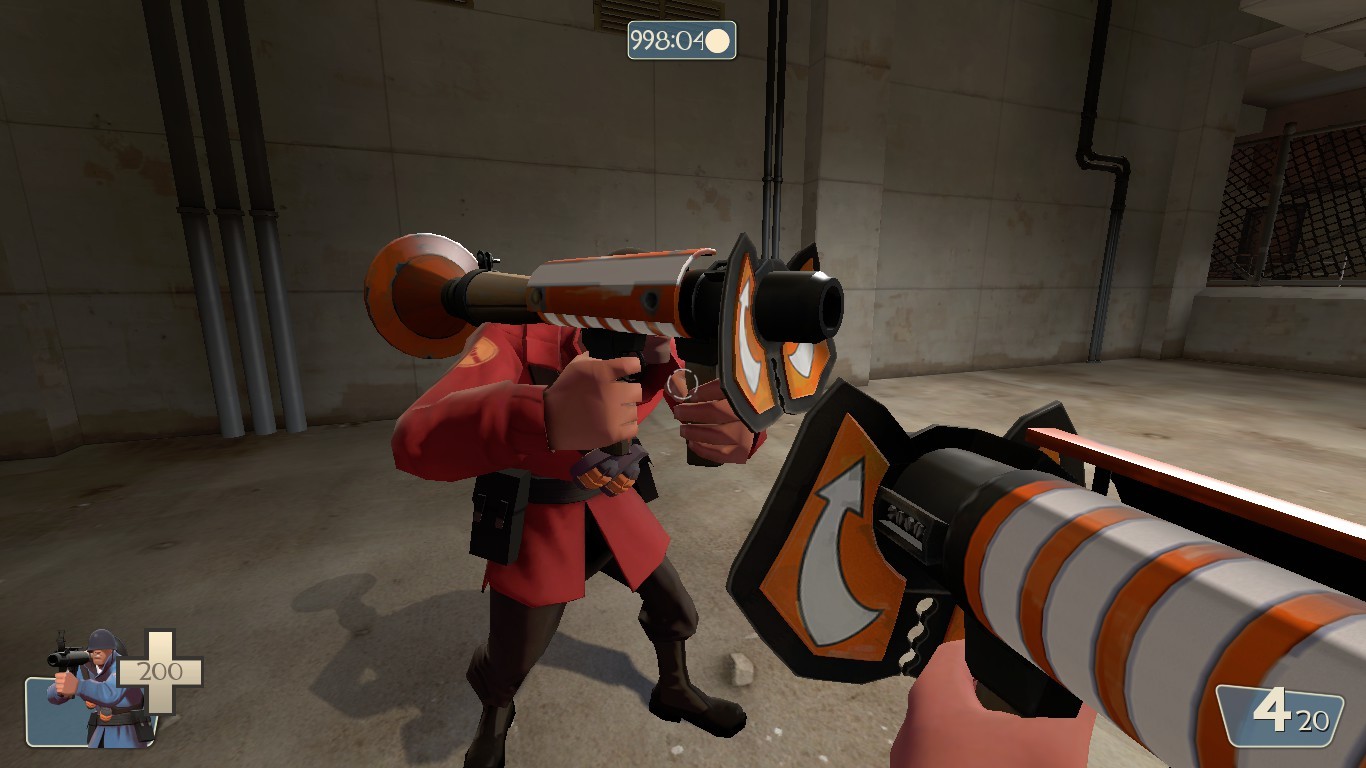Image resolution: width=1366 pixels, height=768 pixels.
Task: Expand the timer panel at the top
Action: click(x=683, y=38)
